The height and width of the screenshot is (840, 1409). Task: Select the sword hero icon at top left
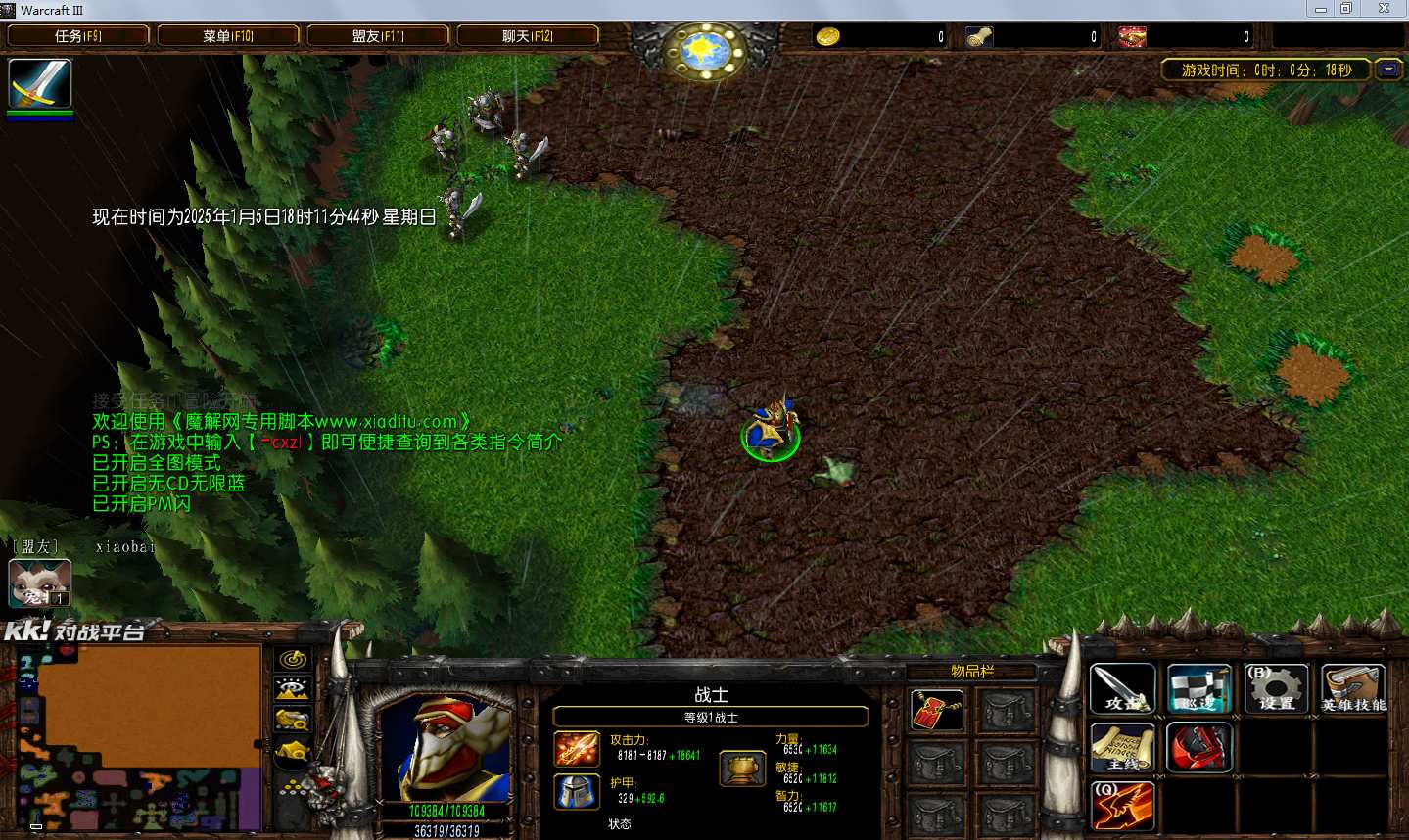[40, 84]
